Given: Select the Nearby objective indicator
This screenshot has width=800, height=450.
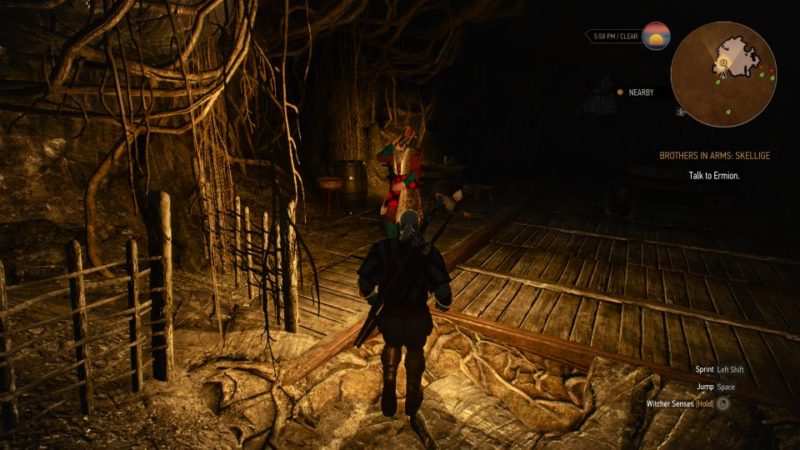Looking at the screenshot, I should [636, 92].
